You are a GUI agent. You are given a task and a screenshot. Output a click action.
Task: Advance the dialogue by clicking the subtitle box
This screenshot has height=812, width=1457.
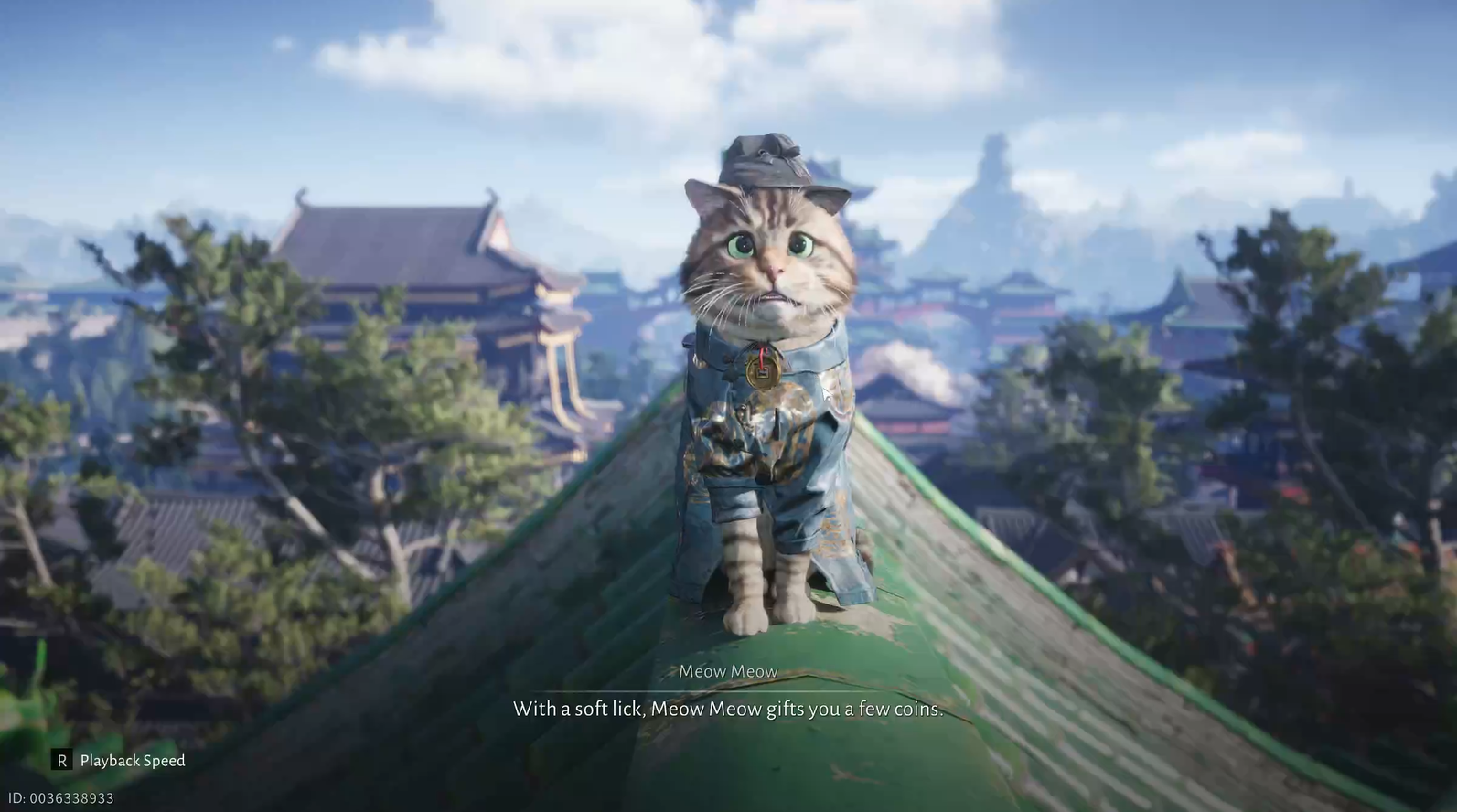pos(728,709)
